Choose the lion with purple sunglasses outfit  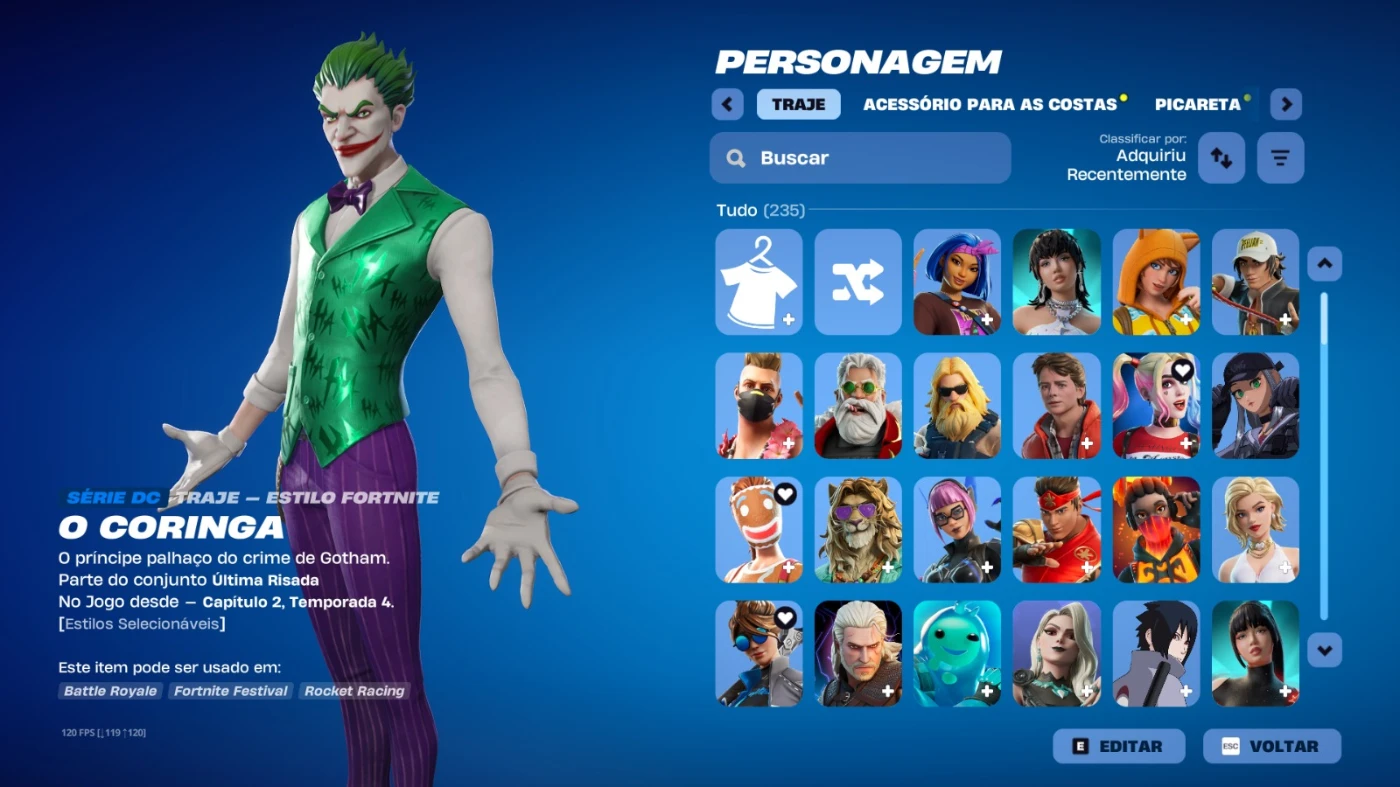pyautogui.click(x=858, y=530)
